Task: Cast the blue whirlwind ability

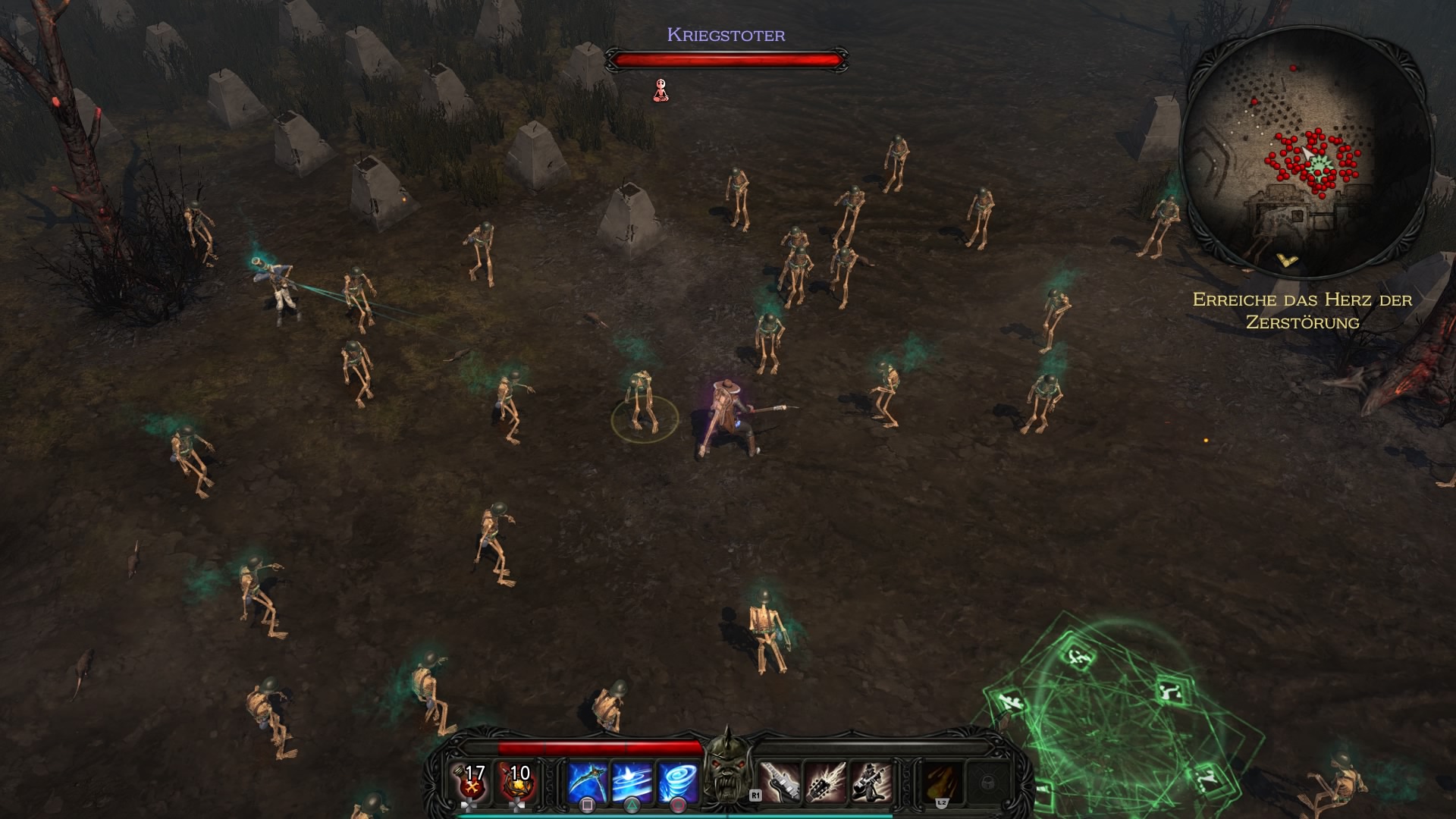Action: point(677,782)
